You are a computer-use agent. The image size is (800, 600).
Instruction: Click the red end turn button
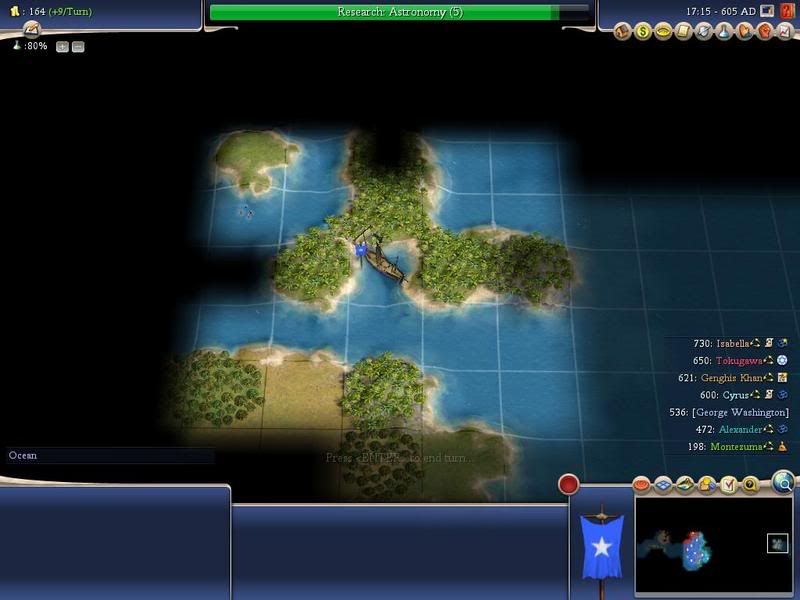(569, 485)
